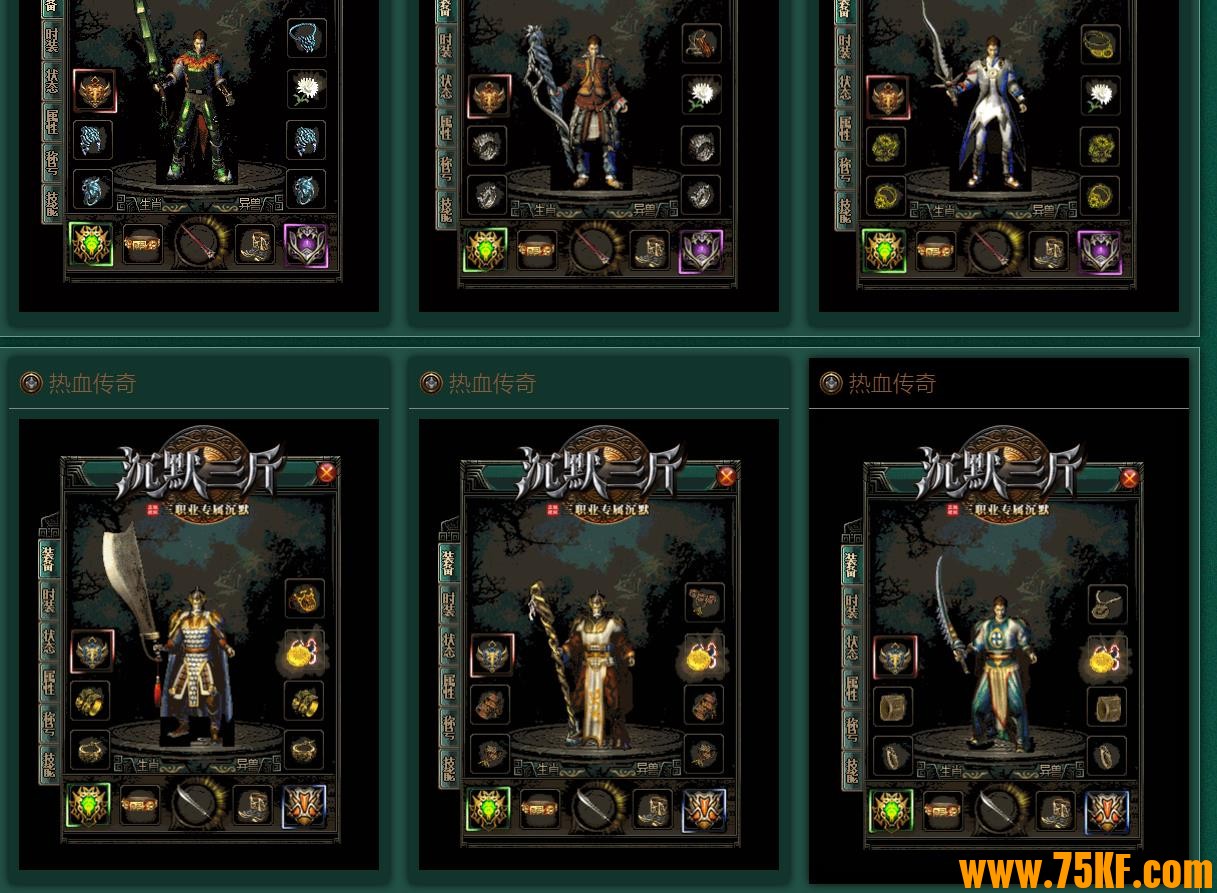Select the purple shield slot below the green-armored warrior
1217x893 pixels.
pyautogui.click(x=306, y=245)
